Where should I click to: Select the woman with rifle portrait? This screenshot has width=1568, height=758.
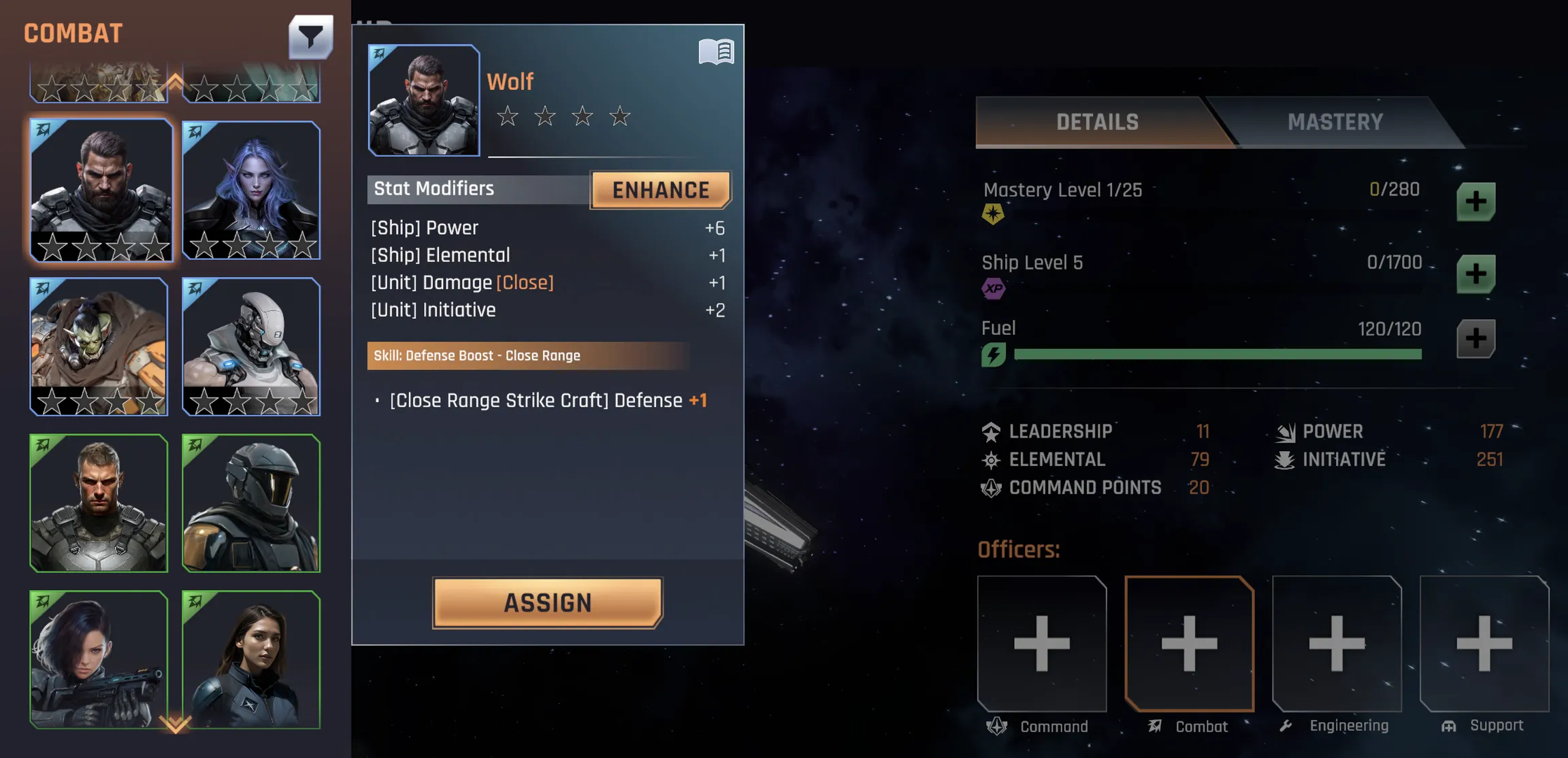pyautogui.click(x=99, y=659)
